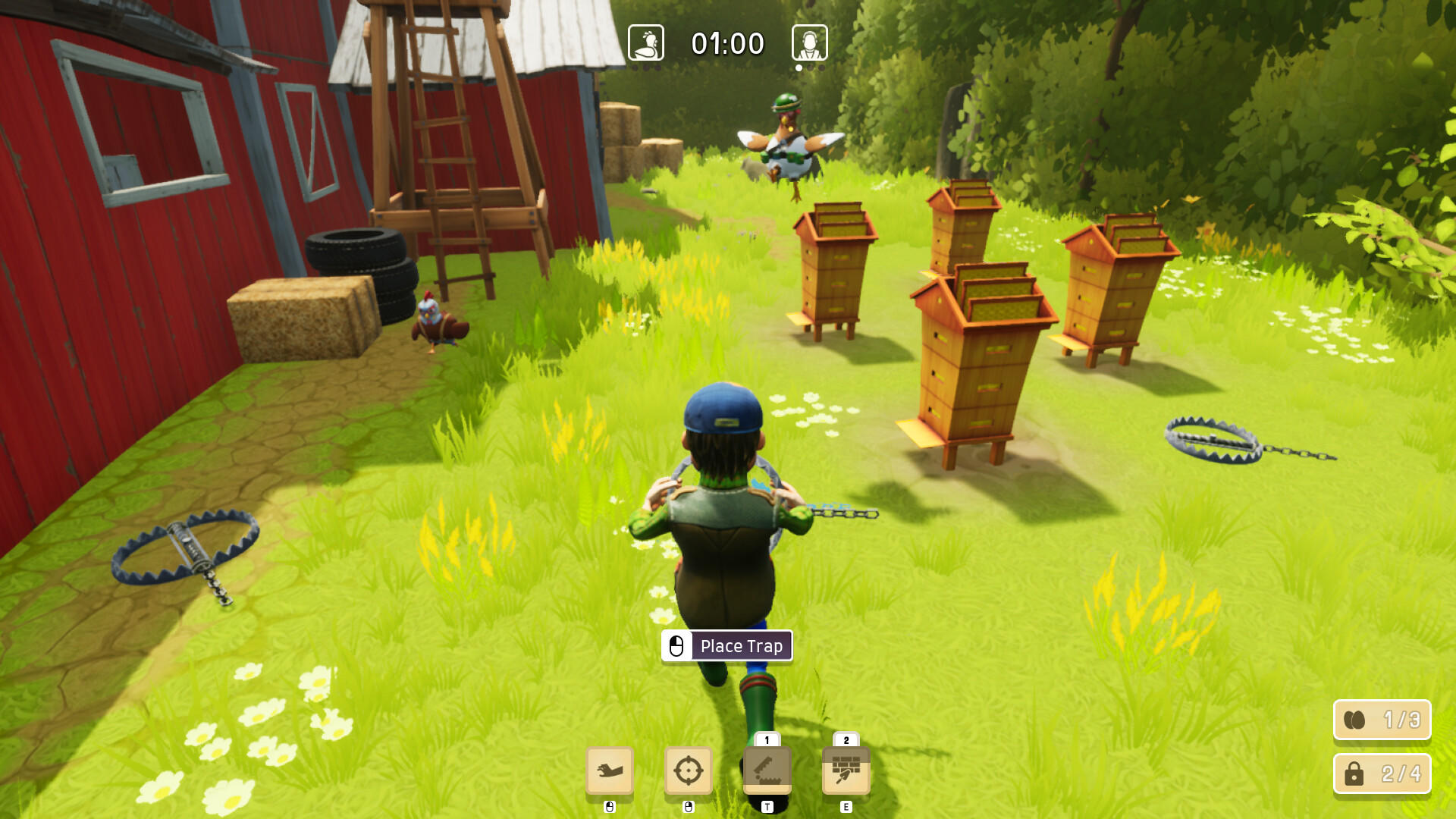Select the 2 label above build hotbar slot
Viewport: 1456px width, 819px height.
pyautogui.click(x=846, y=739)
